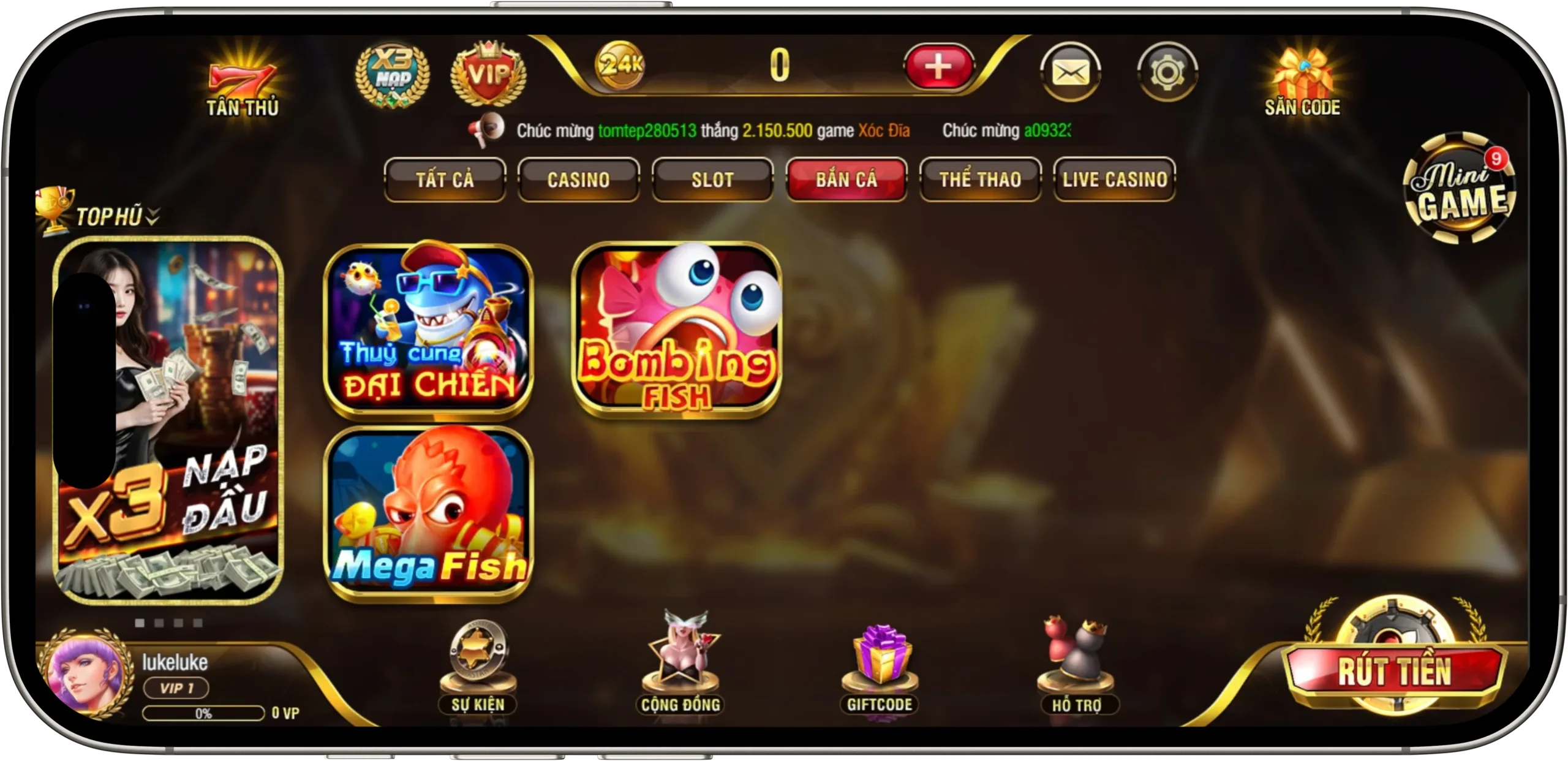Open the TÂN THỦ promotion icon
This screenshot has height=761, width=1568.
pos(242,77)
